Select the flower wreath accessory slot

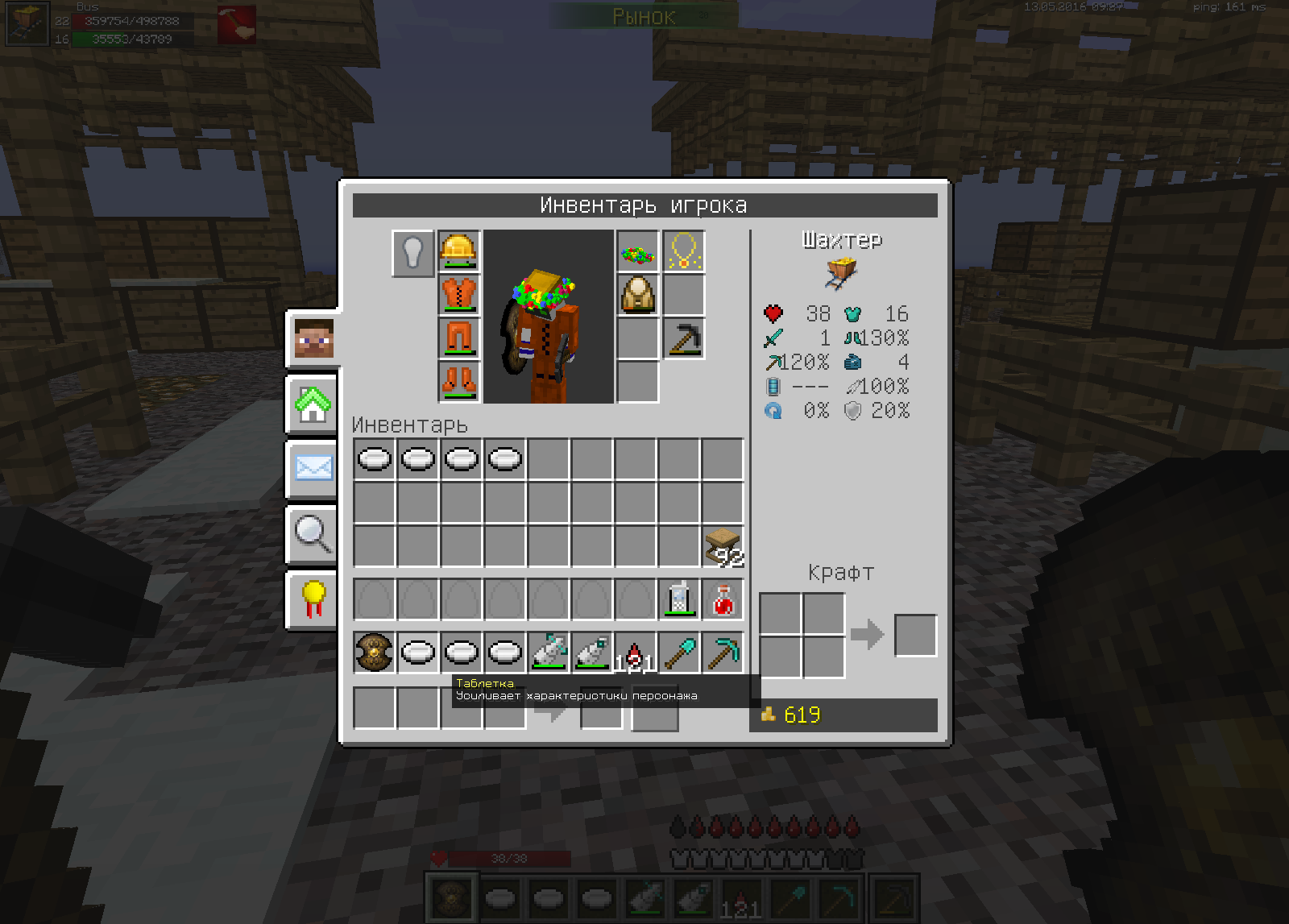coord(638,252)
